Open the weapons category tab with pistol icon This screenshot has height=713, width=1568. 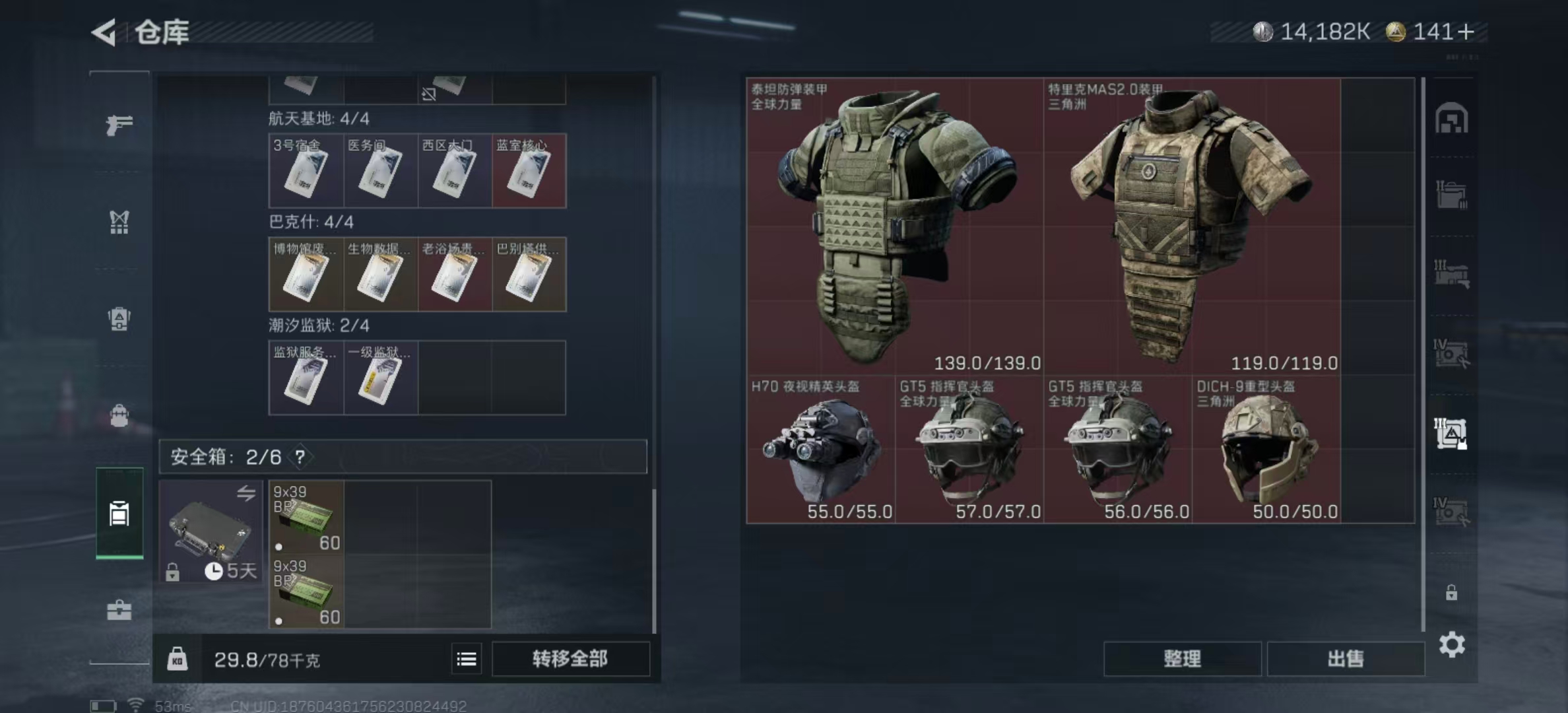[119, 125]
